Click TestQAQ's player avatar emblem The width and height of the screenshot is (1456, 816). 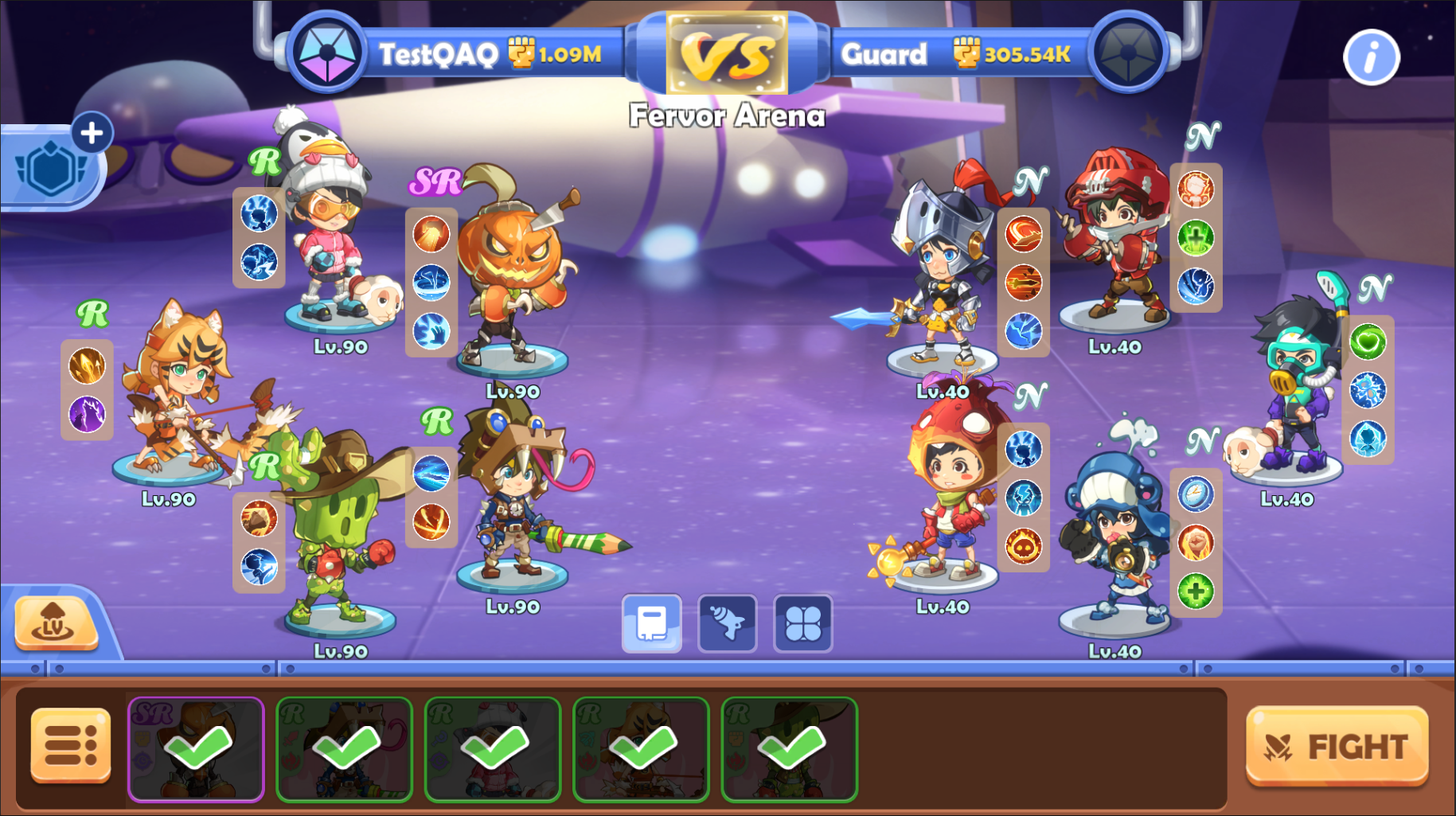pos(327,53)
